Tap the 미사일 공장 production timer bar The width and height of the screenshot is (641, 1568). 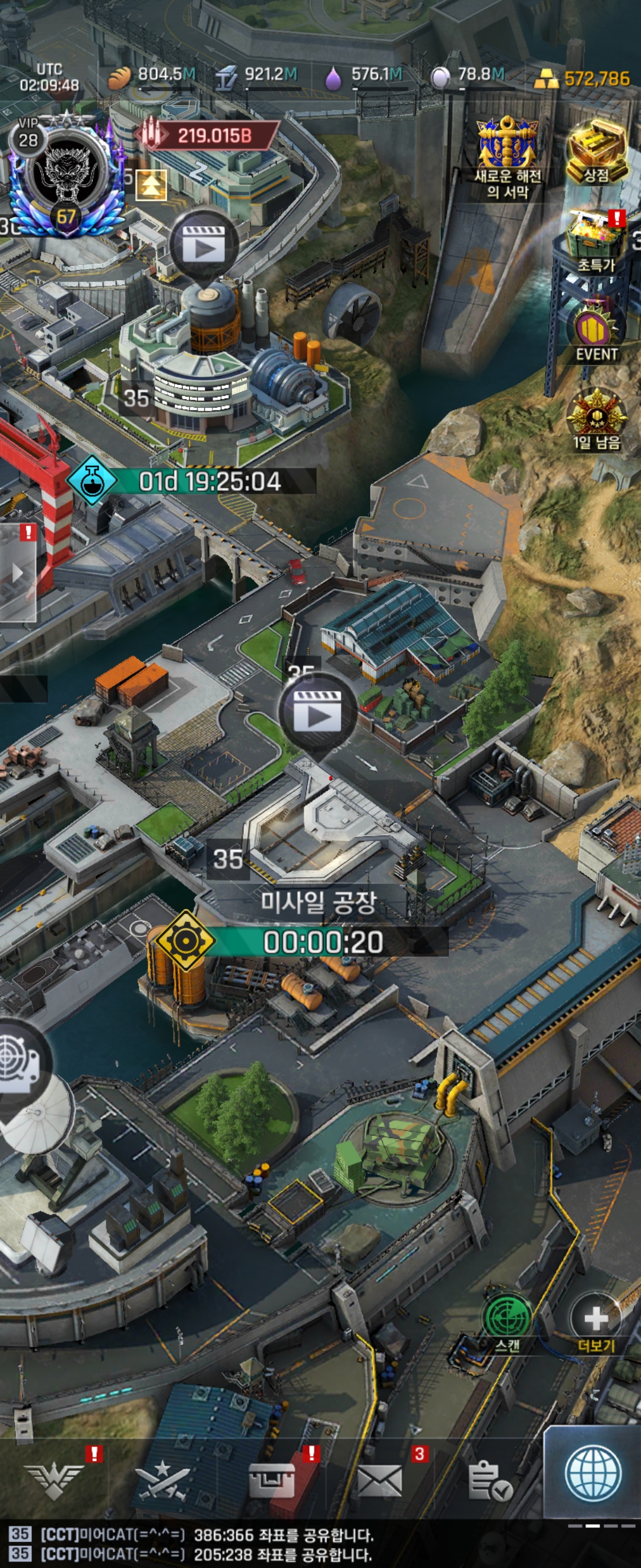[322, 942]
